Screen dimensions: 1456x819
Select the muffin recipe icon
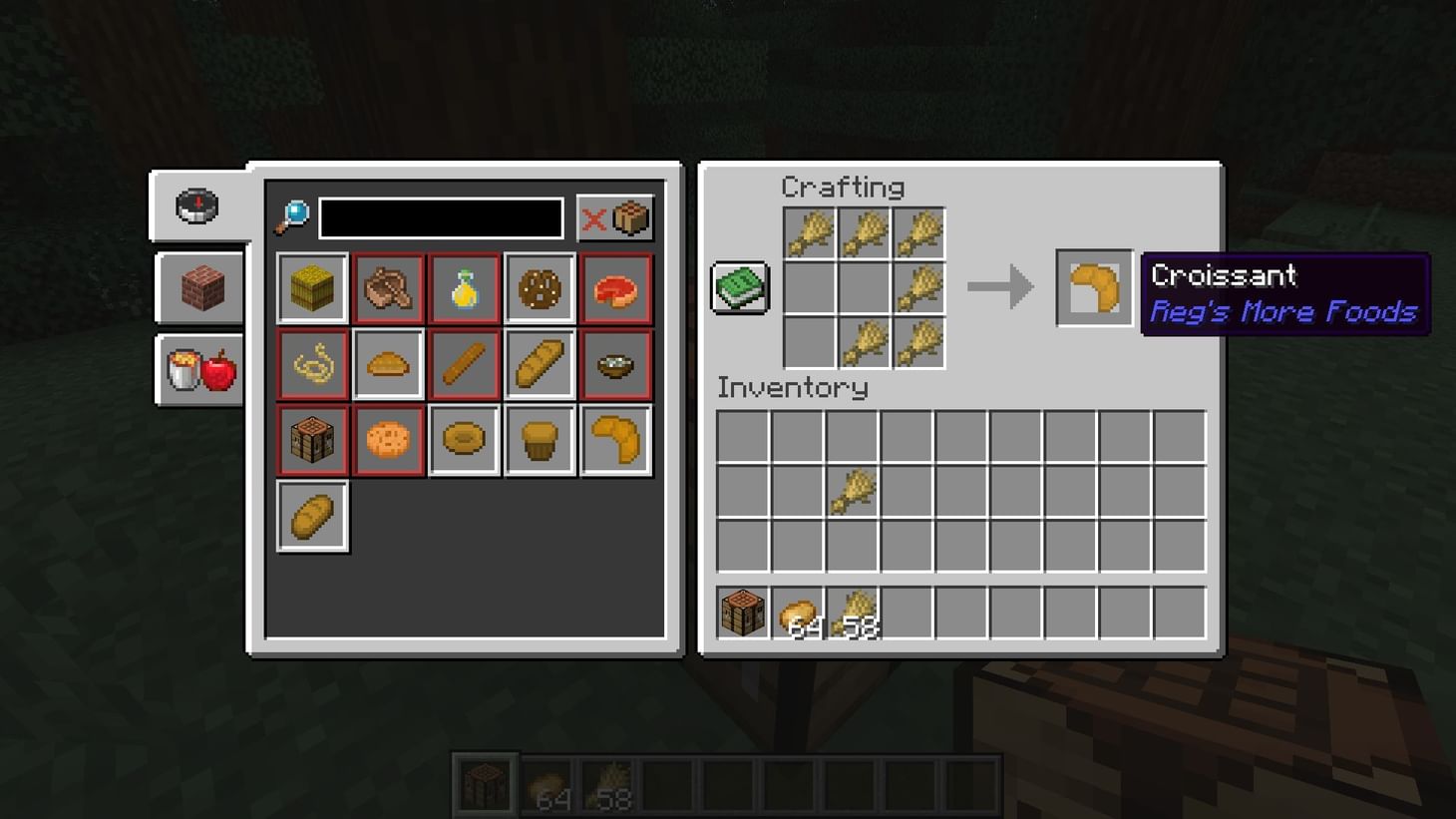[540, 440]
